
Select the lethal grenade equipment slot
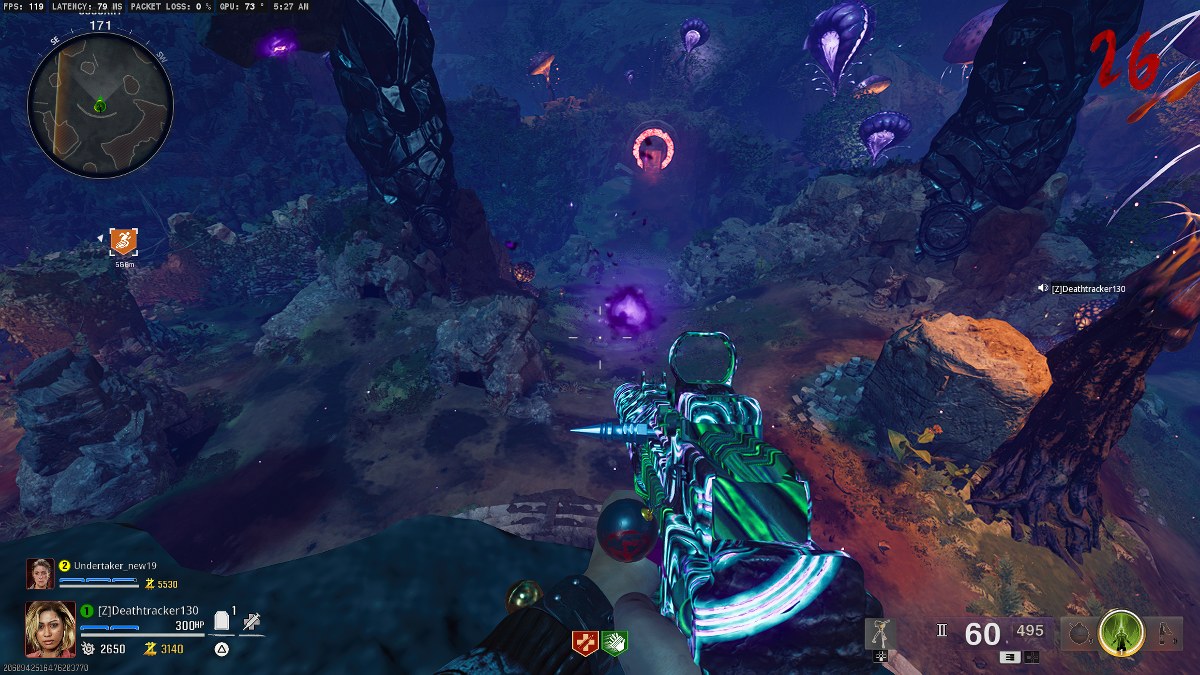click(x=1077, y=633)
